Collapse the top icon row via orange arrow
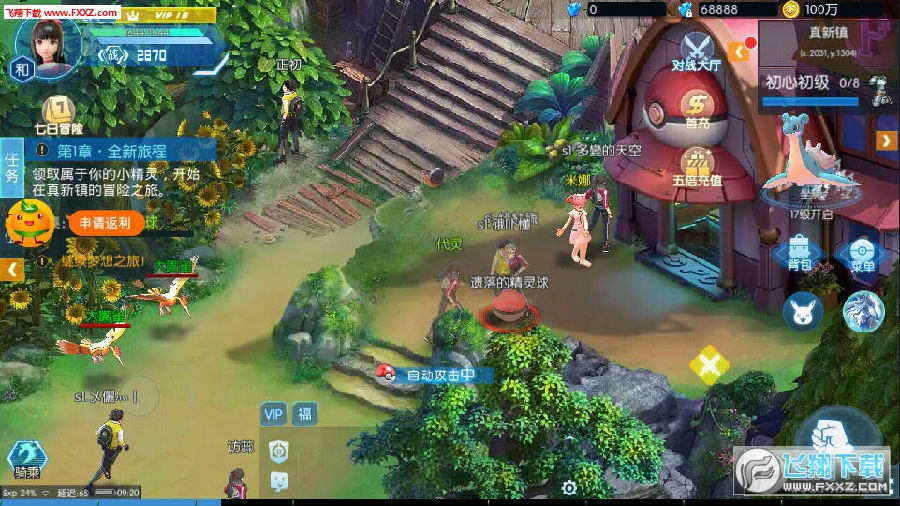Viewport: 900px width, 506px height. pos(741,50)
